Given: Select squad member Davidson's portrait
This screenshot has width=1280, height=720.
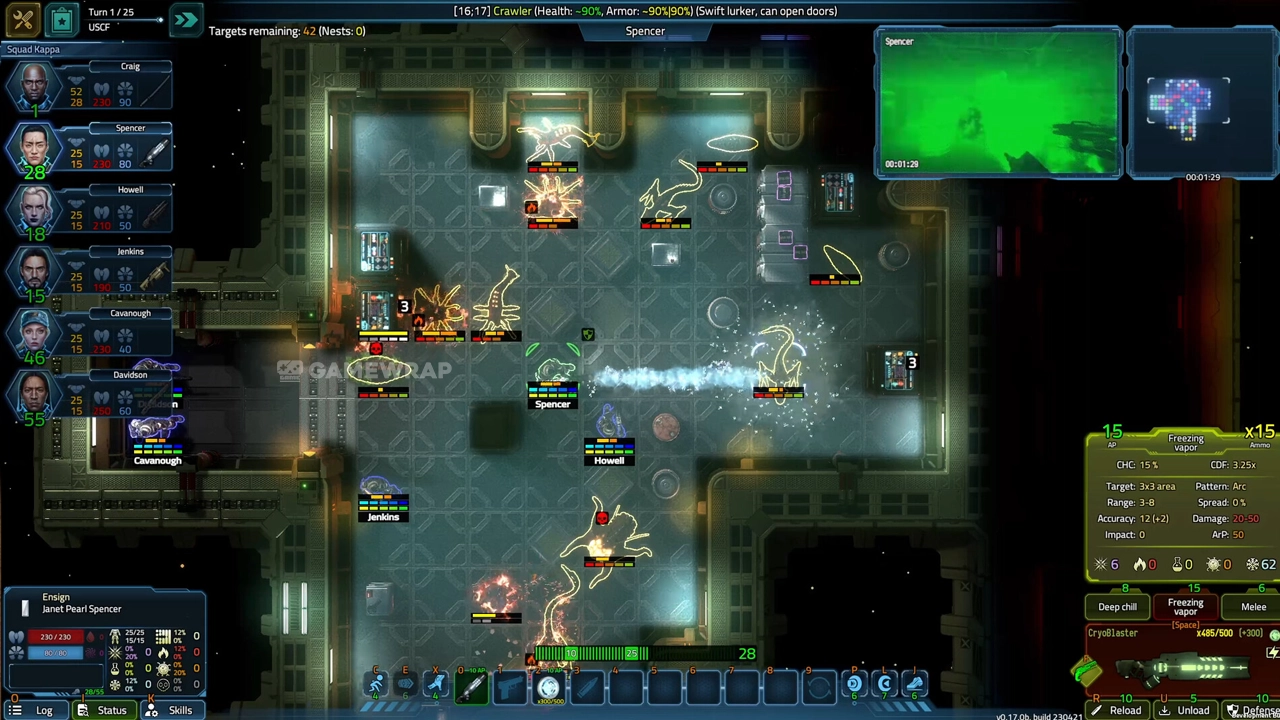Looking at the screenshot, I should pos(35,396).
